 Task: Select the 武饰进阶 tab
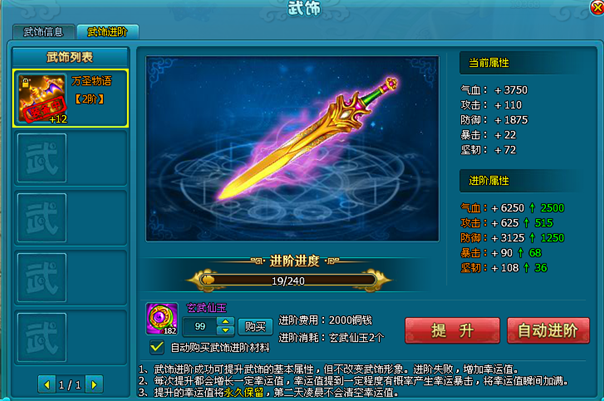pos(107,31)
